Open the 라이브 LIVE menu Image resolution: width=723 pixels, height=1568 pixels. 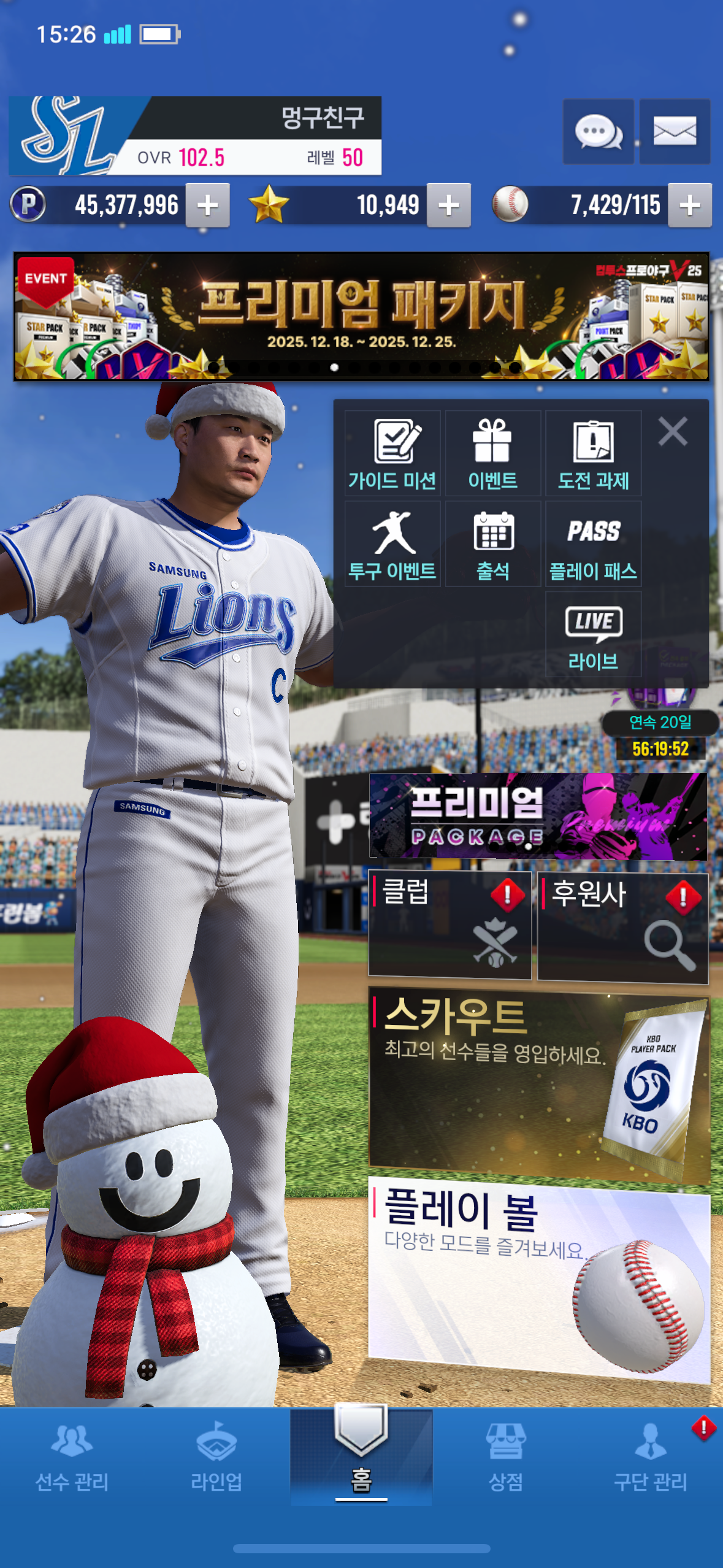pos(593,635)
